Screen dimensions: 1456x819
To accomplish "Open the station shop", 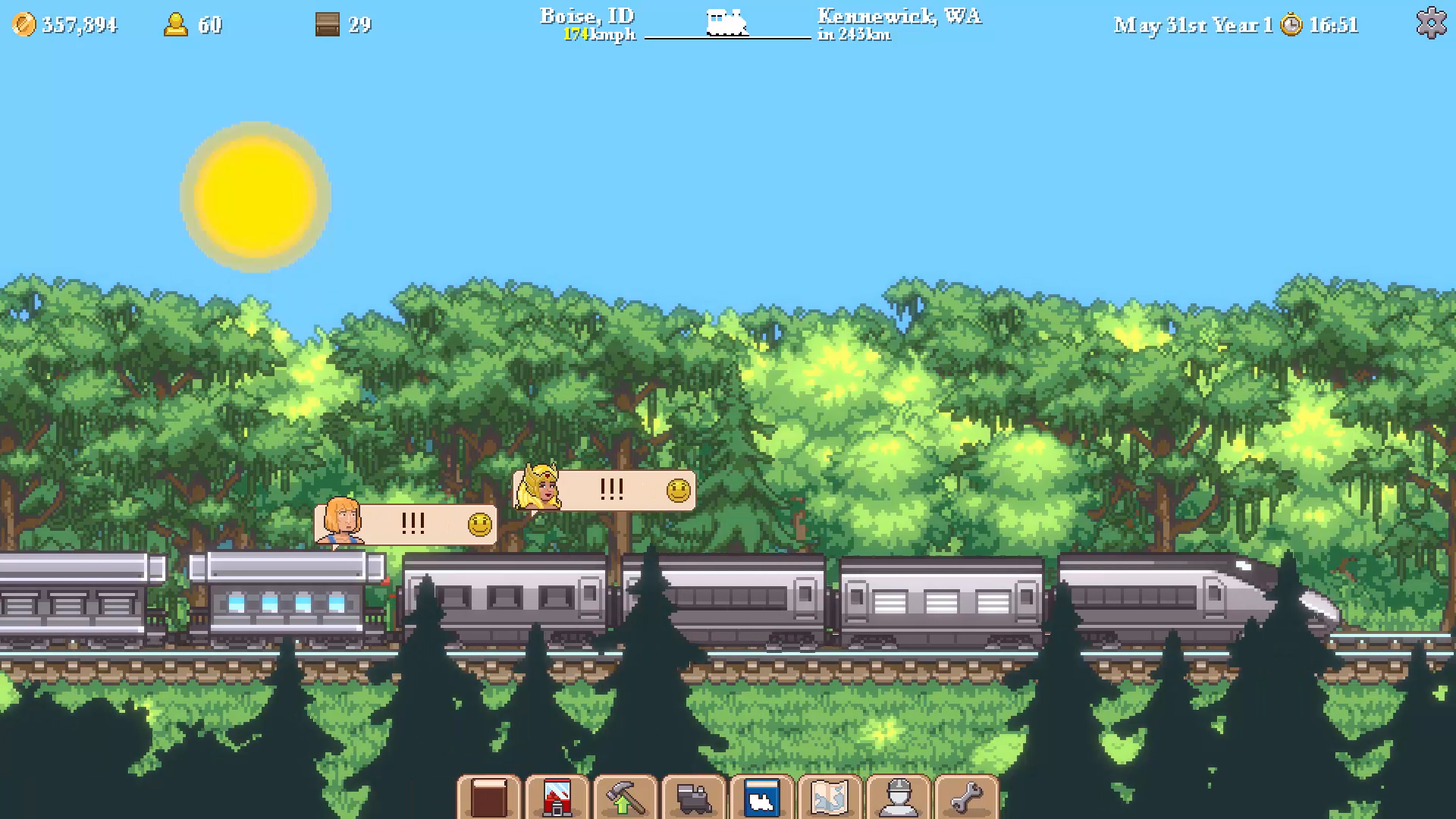I will click(557, 796).
